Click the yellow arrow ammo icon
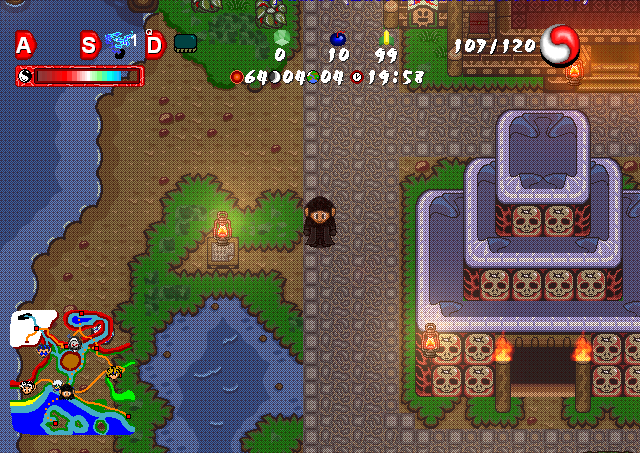This screenshot has width=640, height=453. pyautogui.click(x=386, y=38)
